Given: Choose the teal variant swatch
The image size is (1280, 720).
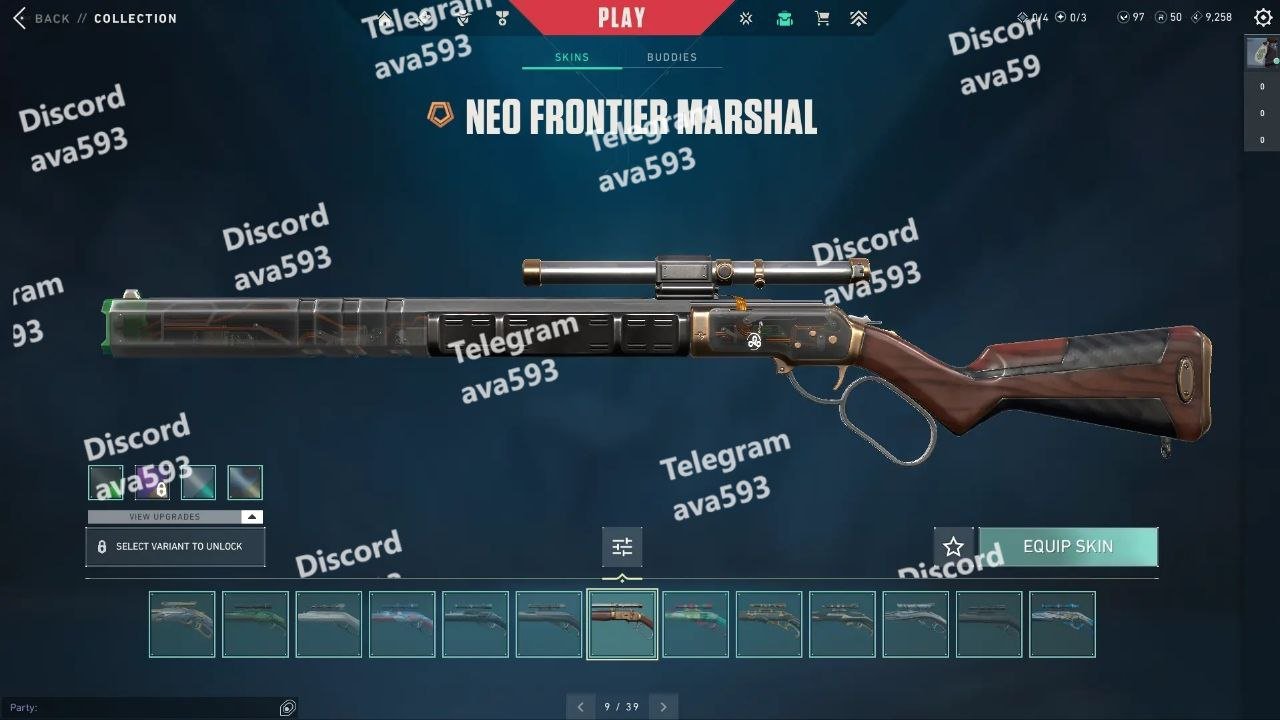Looking at the screenshot, I should (x=198, y=483).
